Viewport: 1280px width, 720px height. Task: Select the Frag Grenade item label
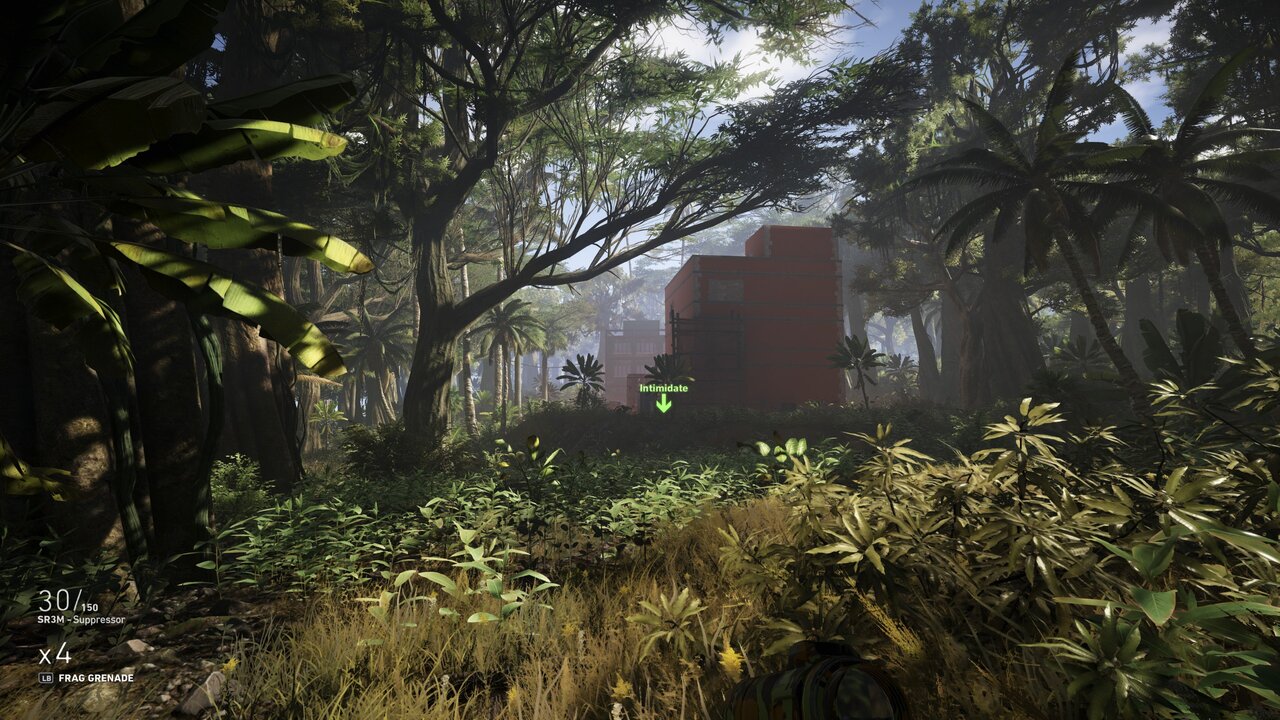(x=95, y=677)
